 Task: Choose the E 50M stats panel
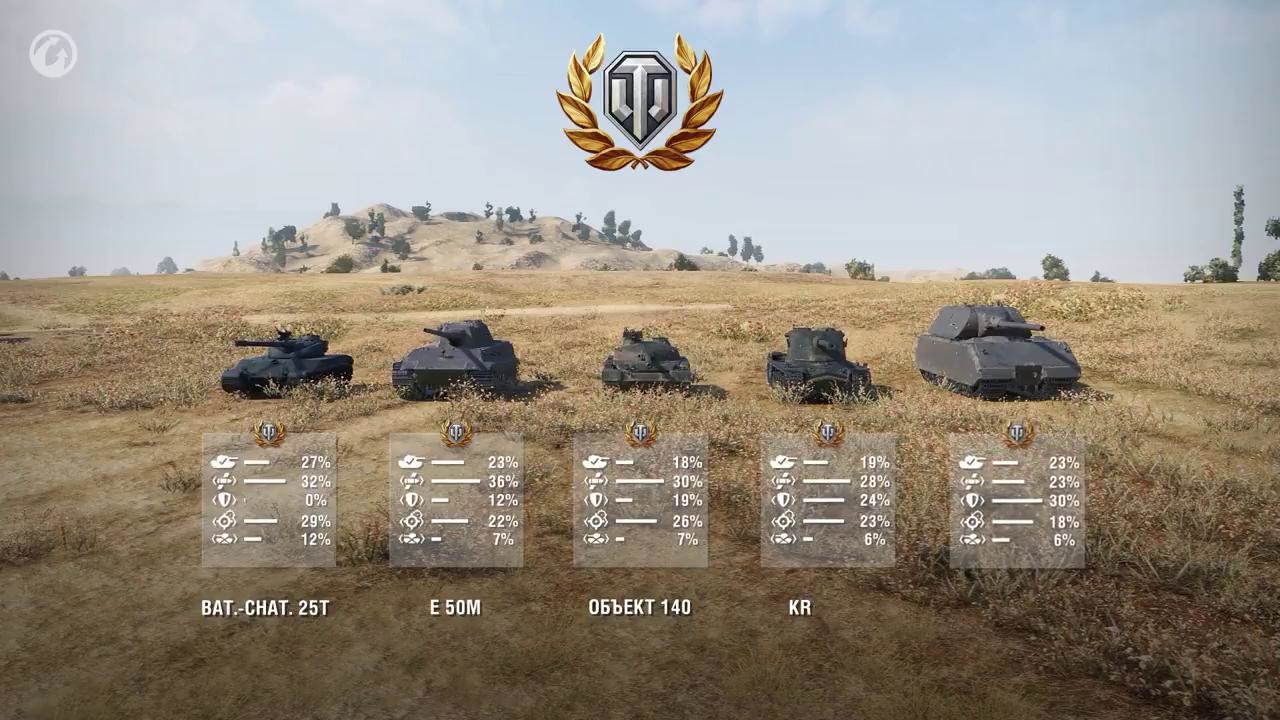[456, 500]
